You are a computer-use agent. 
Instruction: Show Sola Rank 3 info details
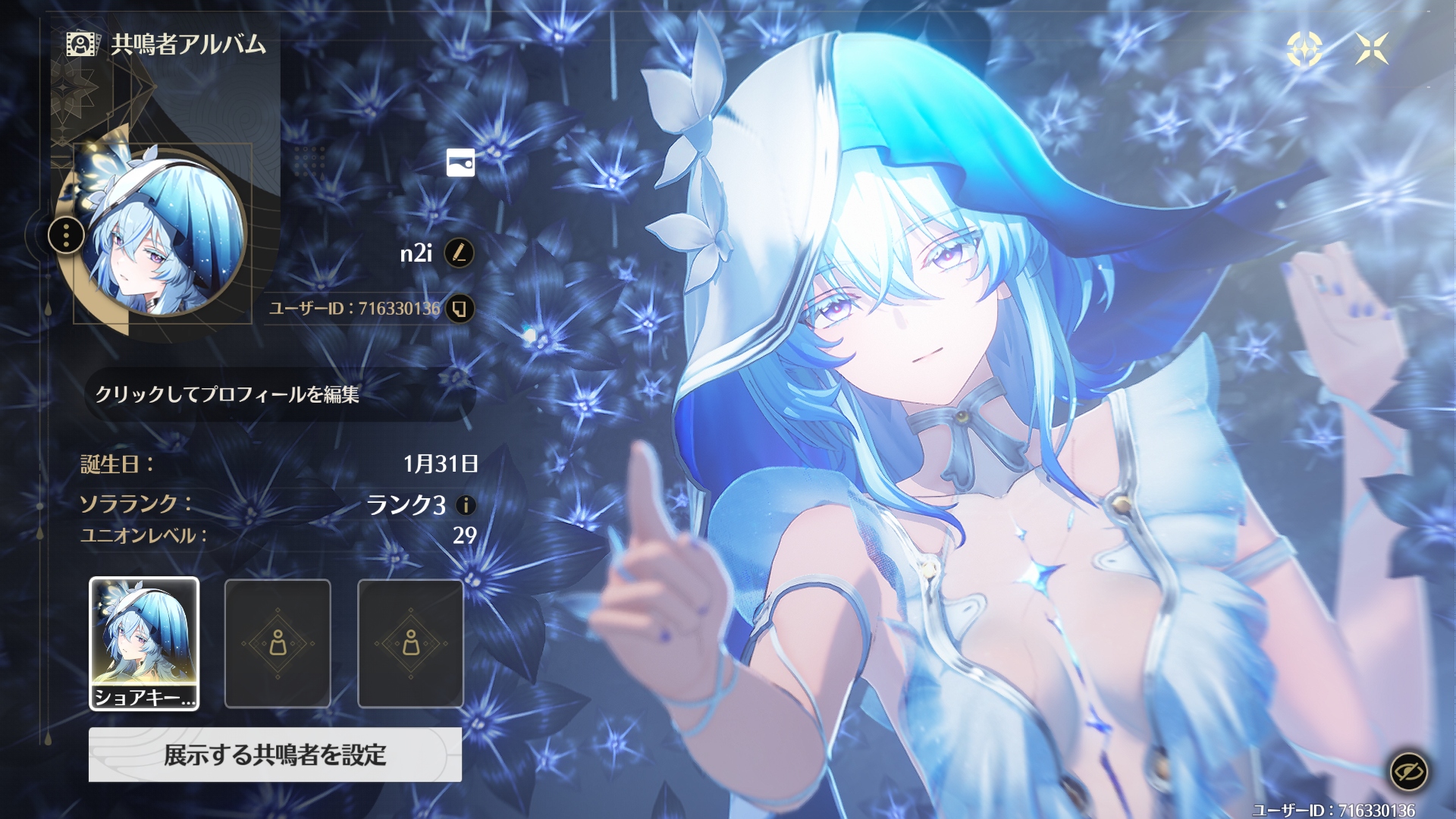tap(466, 505)
